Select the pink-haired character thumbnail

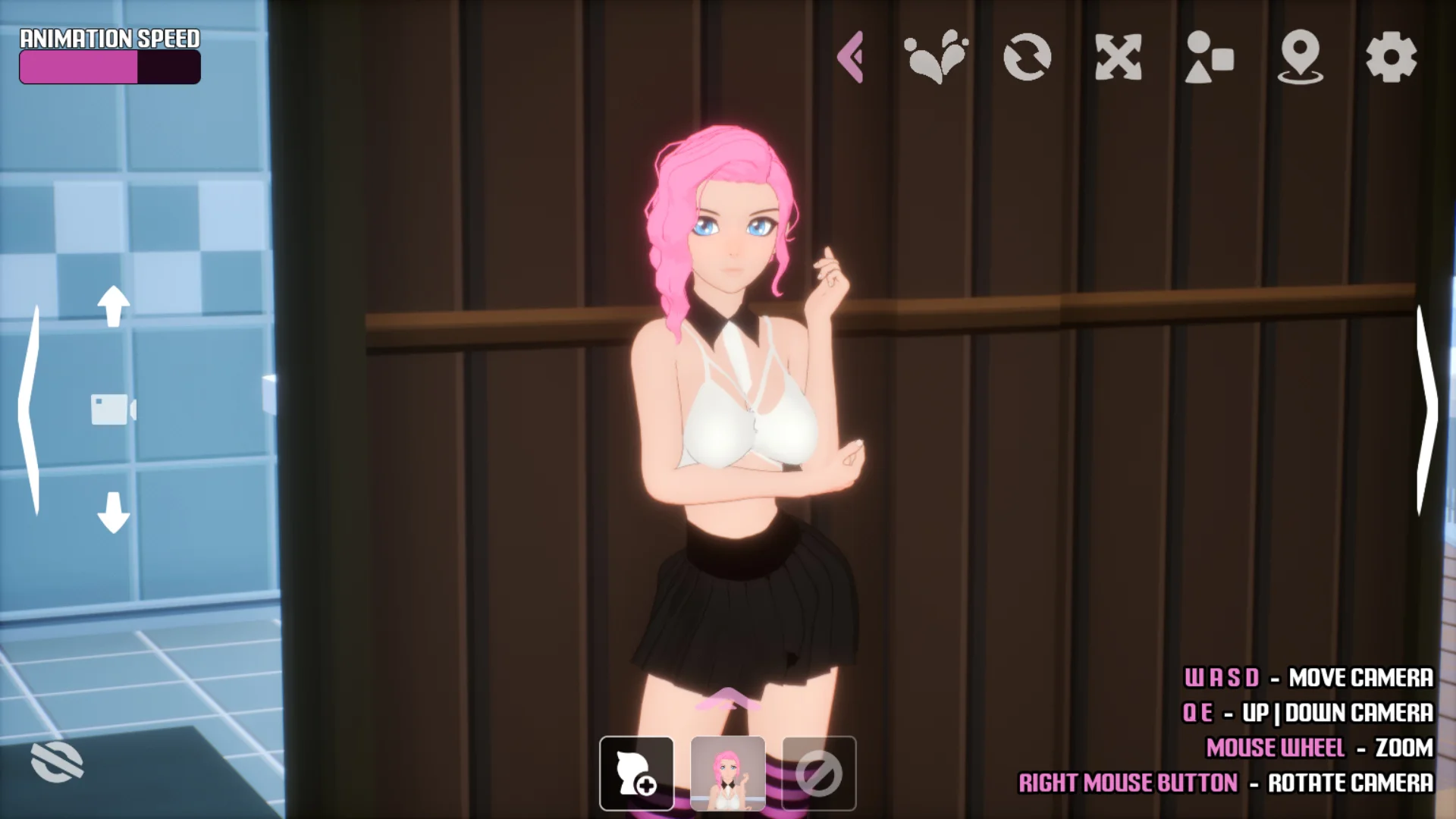[727, 773]
